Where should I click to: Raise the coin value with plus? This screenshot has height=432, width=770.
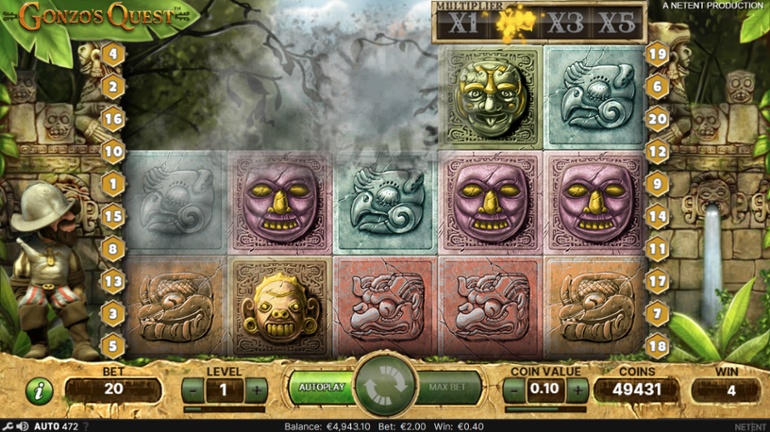click(x=580, y=391)
